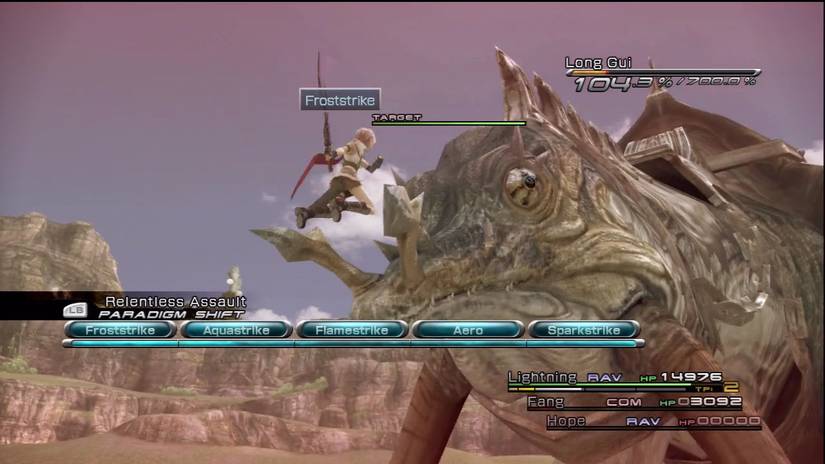Click the Flamestrike command slot
Screen dimensions: 825x464
352,329
